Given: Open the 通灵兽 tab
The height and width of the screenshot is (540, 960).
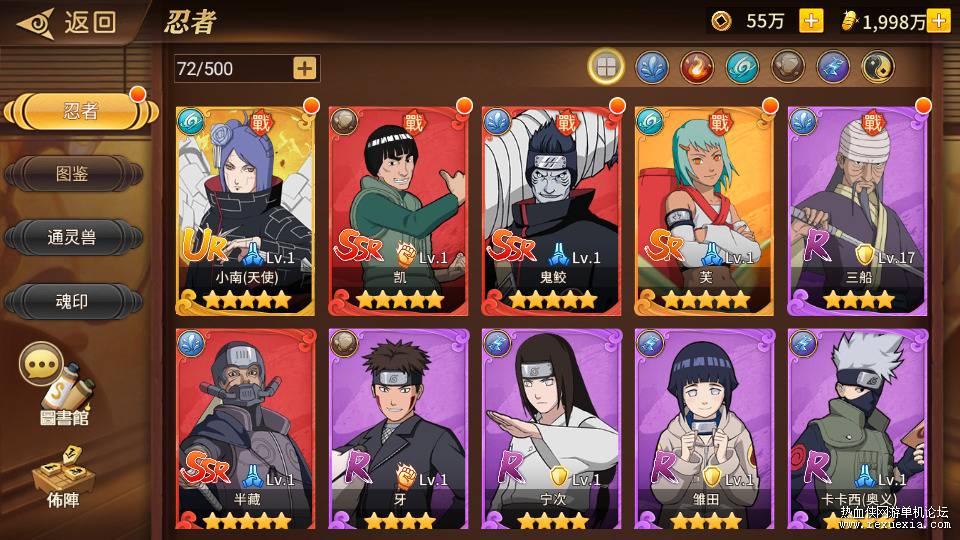Looking at the screenshot, I should tap(72, 237).
